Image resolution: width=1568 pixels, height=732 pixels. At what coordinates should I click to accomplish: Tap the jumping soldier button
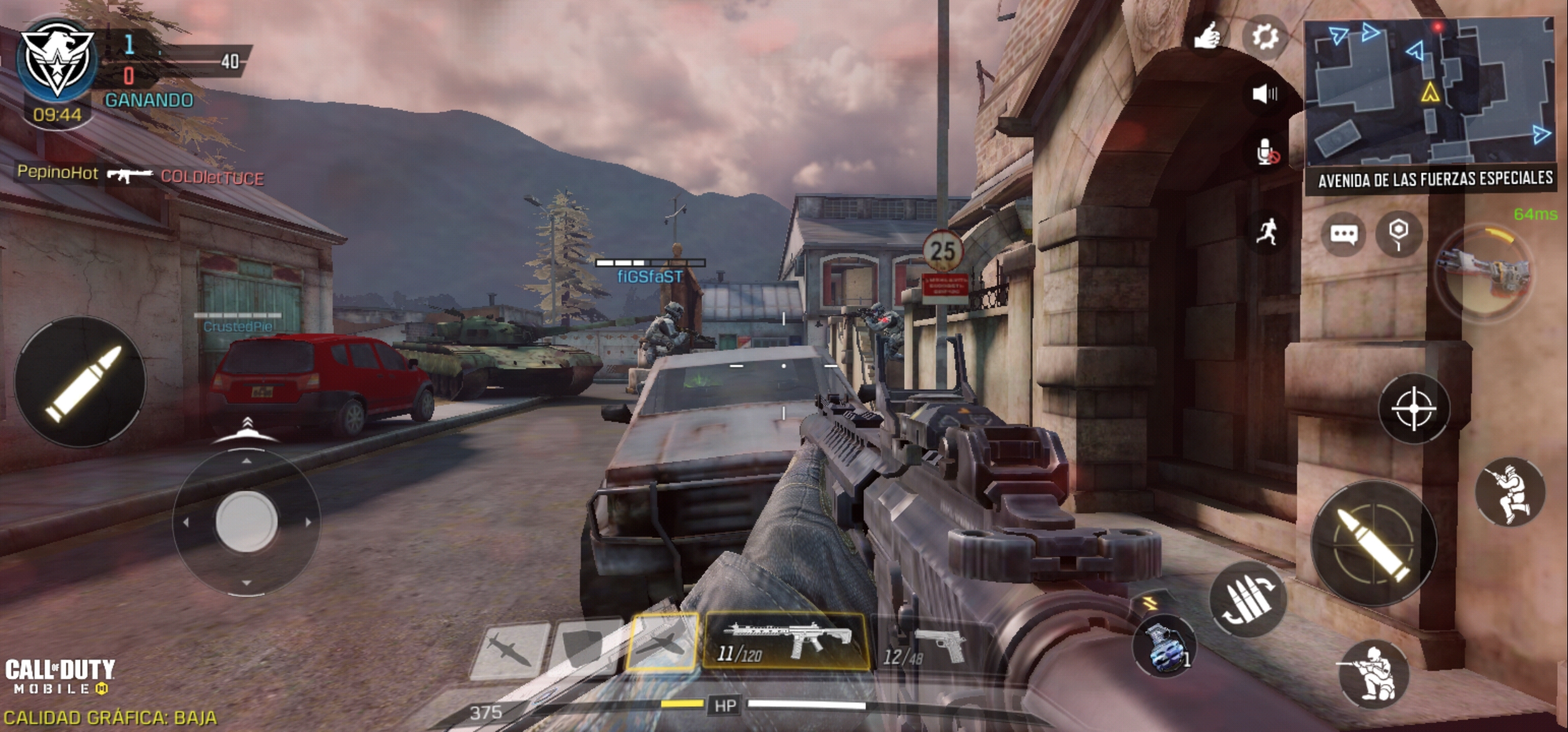click(x=1510, y=492)
